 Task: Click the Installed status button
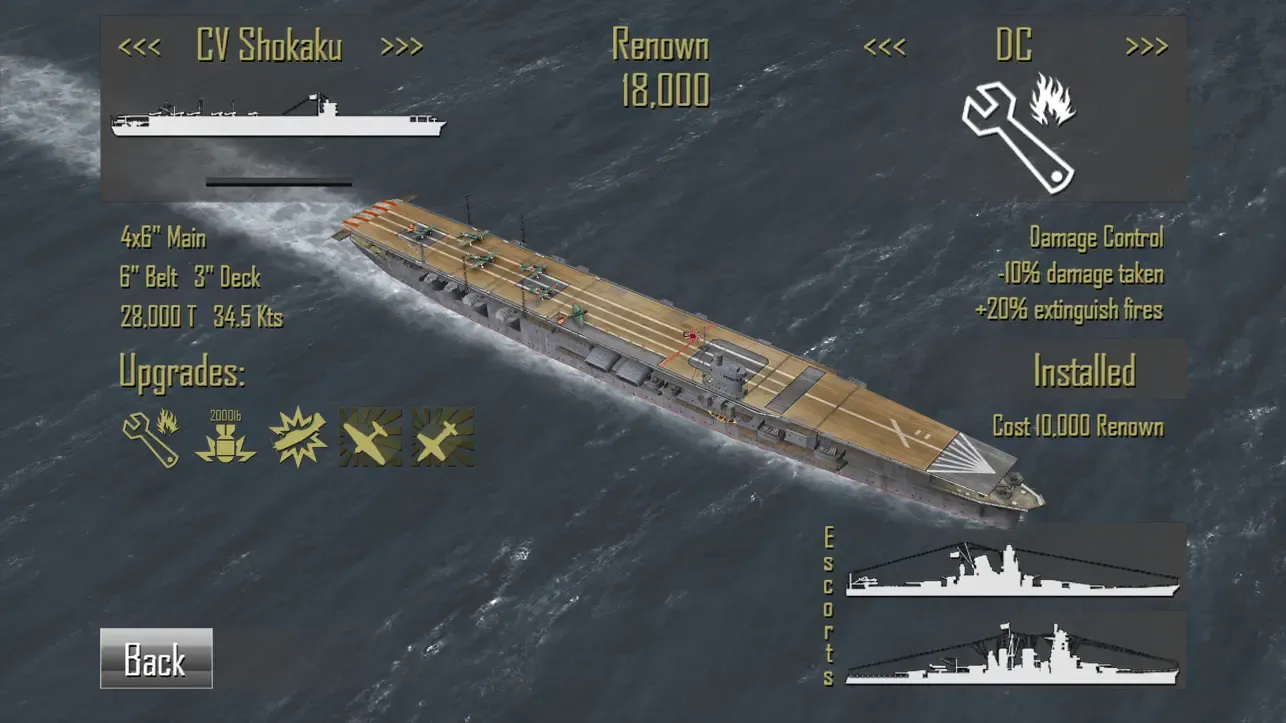click(x=1084, y=371)
